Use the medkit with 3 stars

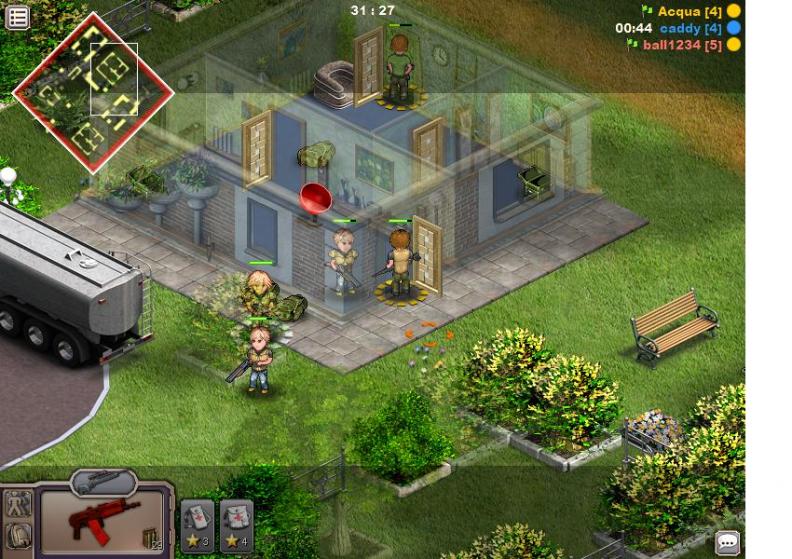[197, 522]
